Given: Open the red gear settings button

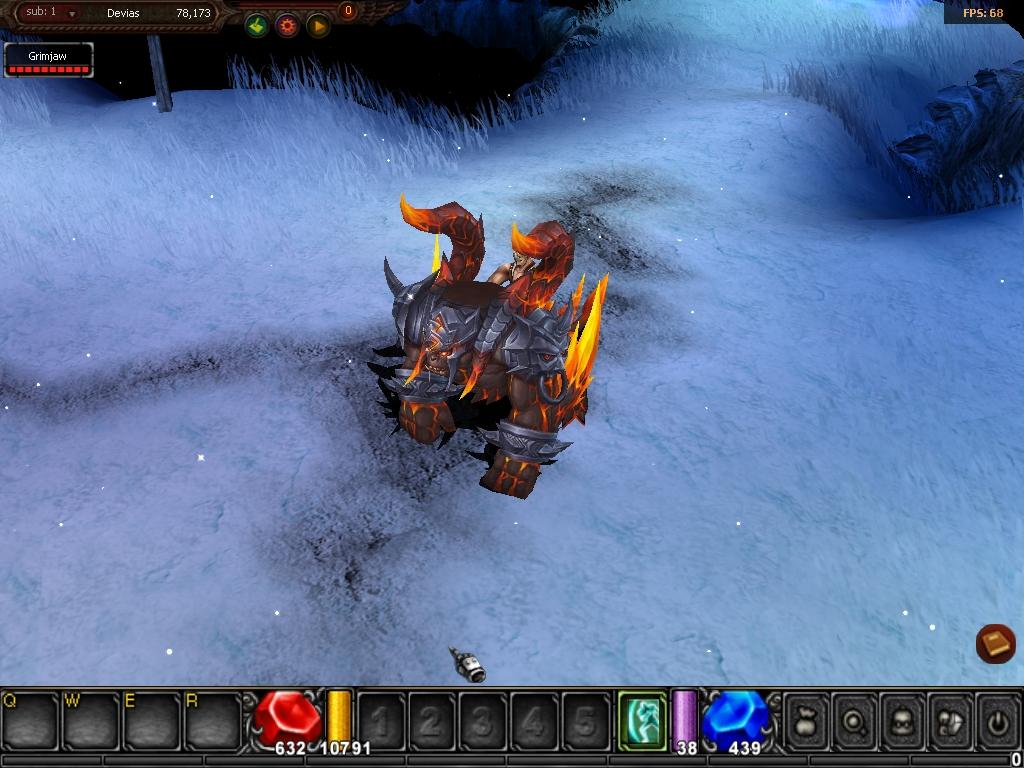Looking at the screenshot, I should coord(287,26).
